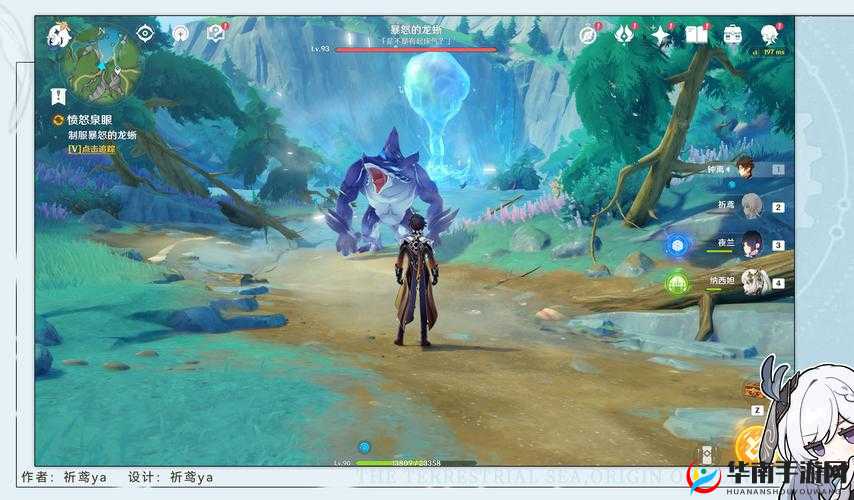This screenshot has width=854, height=500.
Task: Toggle the elemental sight eye icon
Action: tap(145, 34)
